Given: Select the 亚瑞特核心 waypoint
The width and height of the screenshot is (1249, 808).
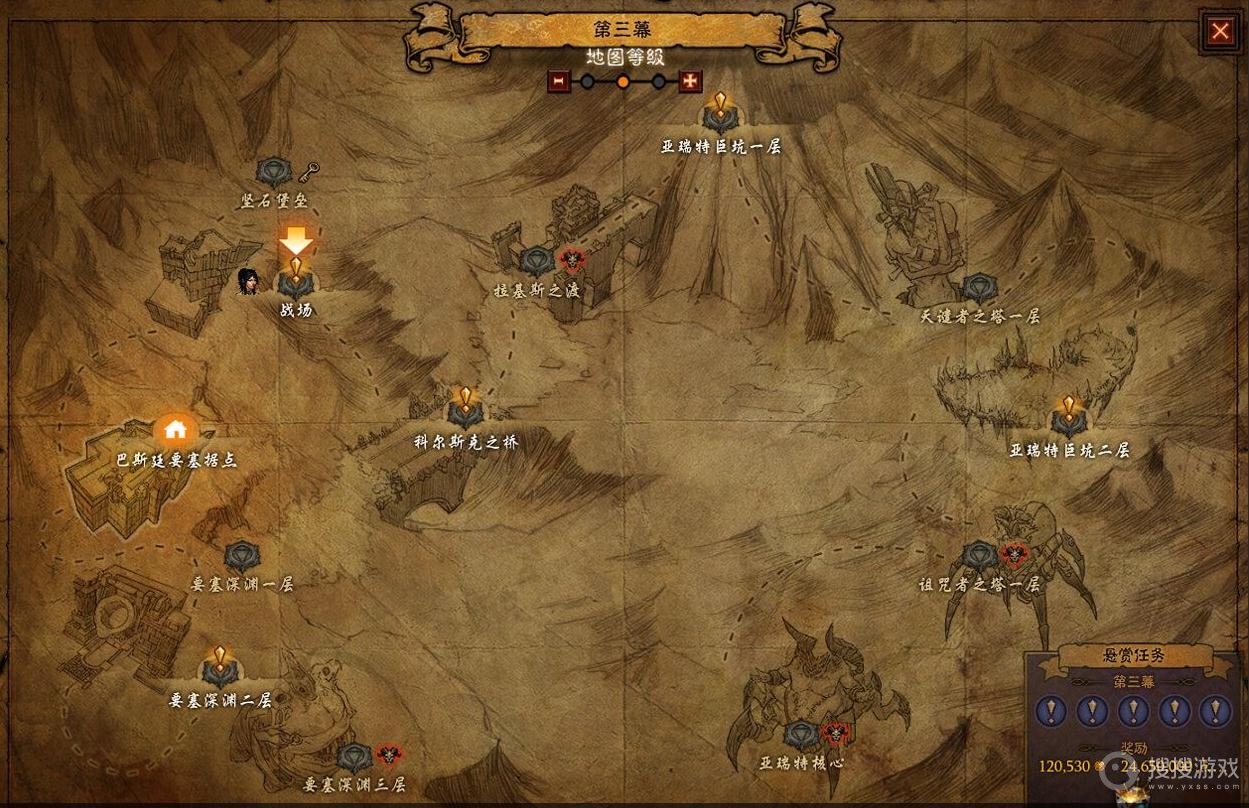Looking at the screenshot, I should click(800, 735).
